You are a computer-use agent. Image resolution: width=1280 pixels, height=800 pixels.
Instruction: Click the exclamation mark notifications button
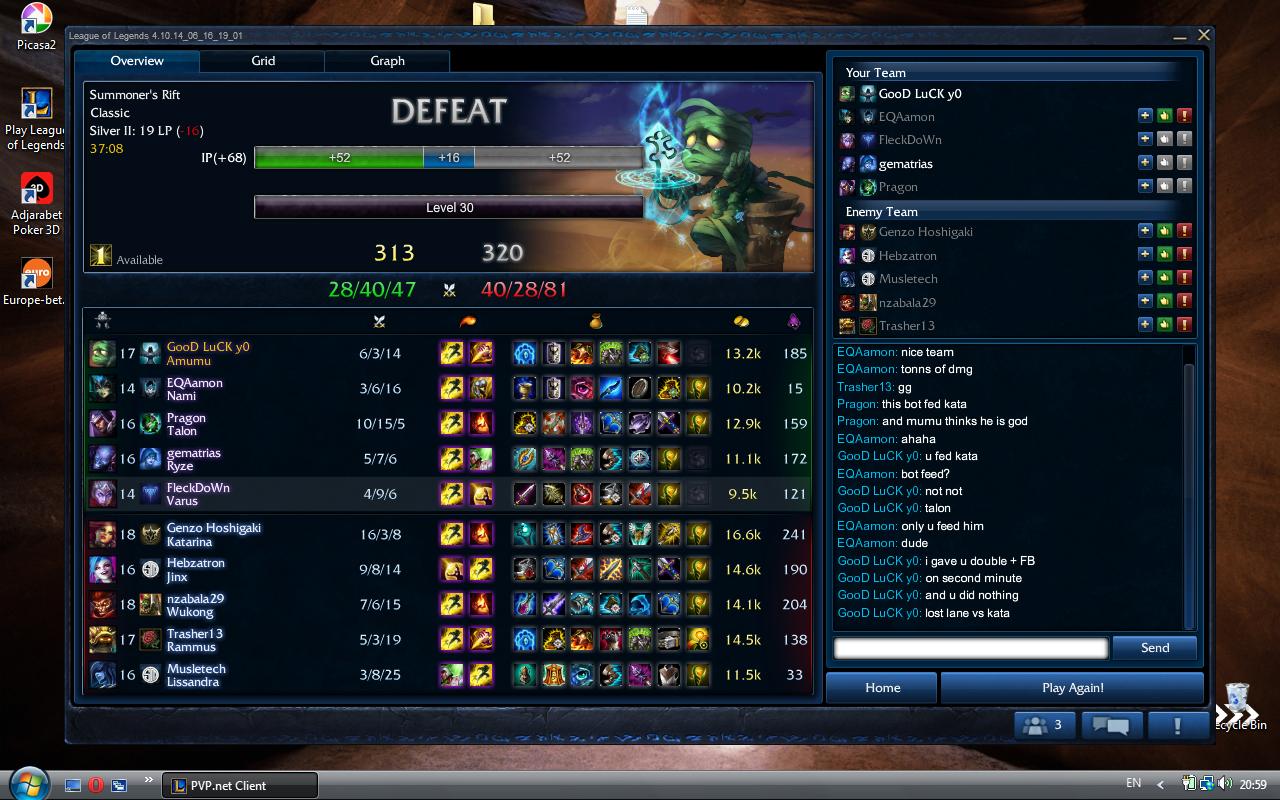pos(1177,725)
